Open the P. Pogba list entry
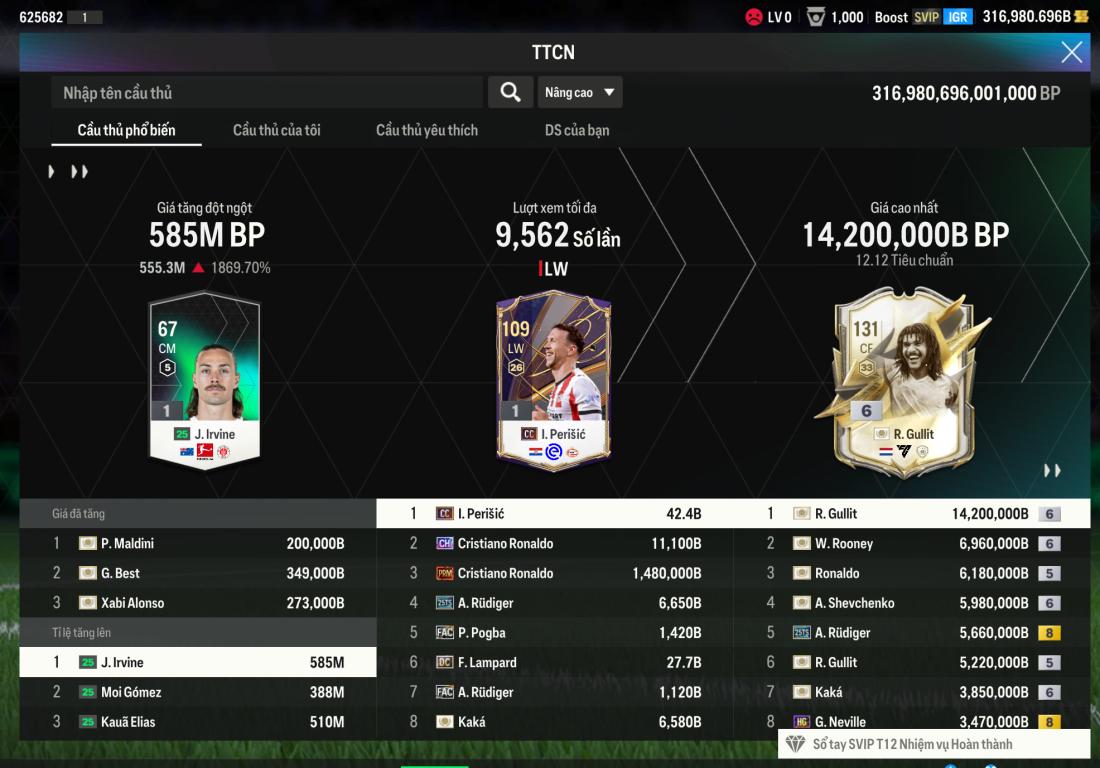 (x=554, y=633)
